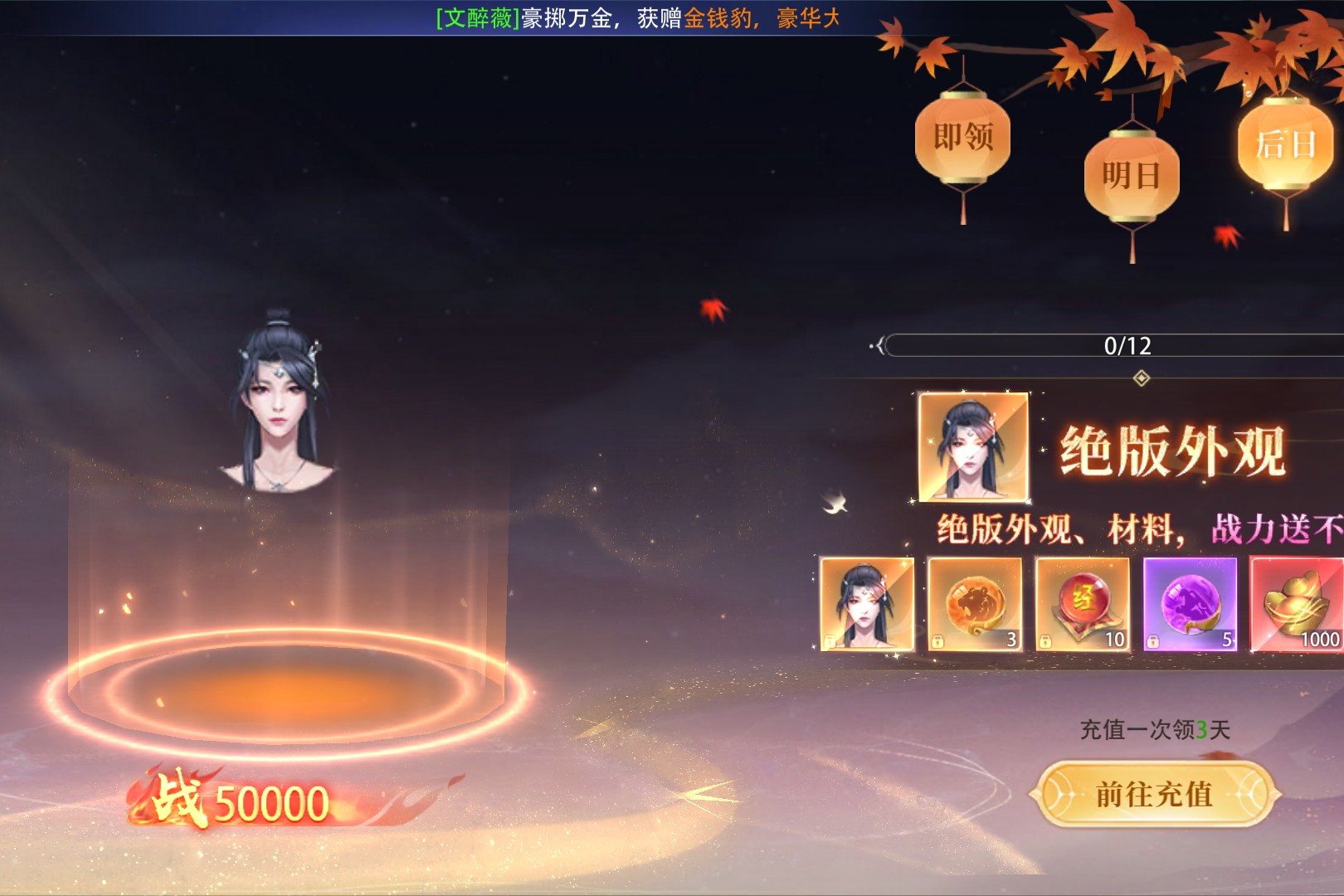The image size is (1344, 896).
Task: Select the hairstyle appearance reward slot
Action: [x=867, y=603]
